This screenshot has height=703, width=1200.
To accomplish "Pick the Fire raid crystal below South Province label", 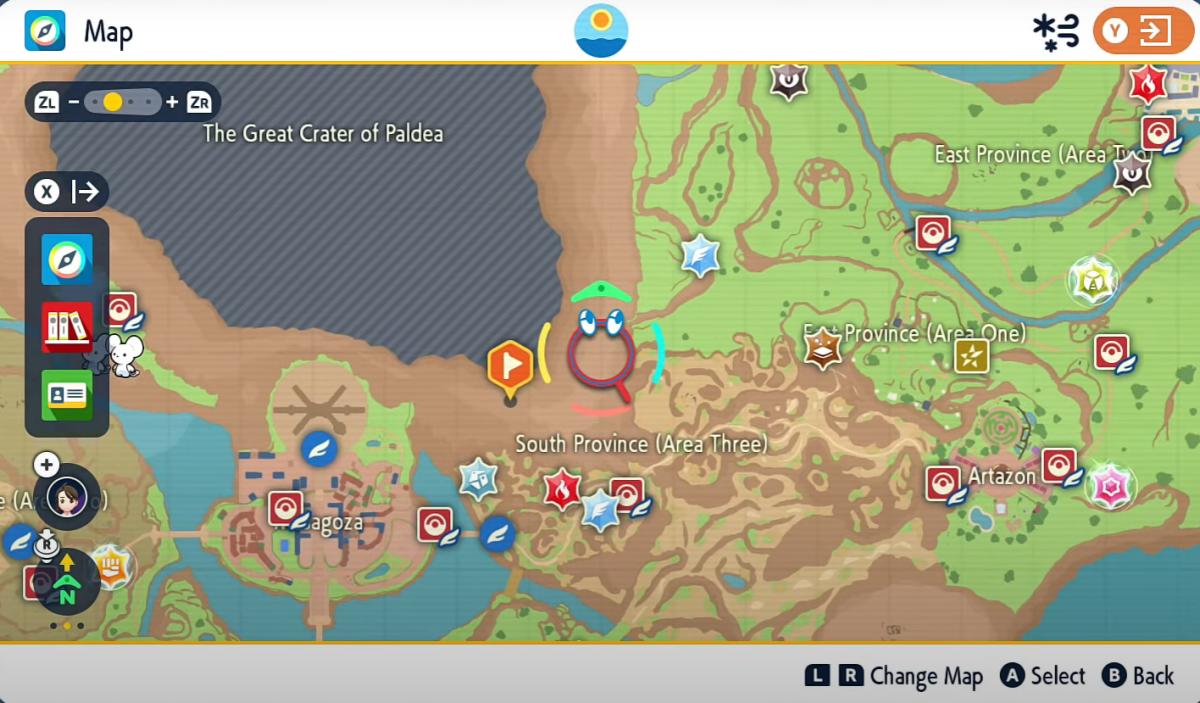I will [562, 489].
